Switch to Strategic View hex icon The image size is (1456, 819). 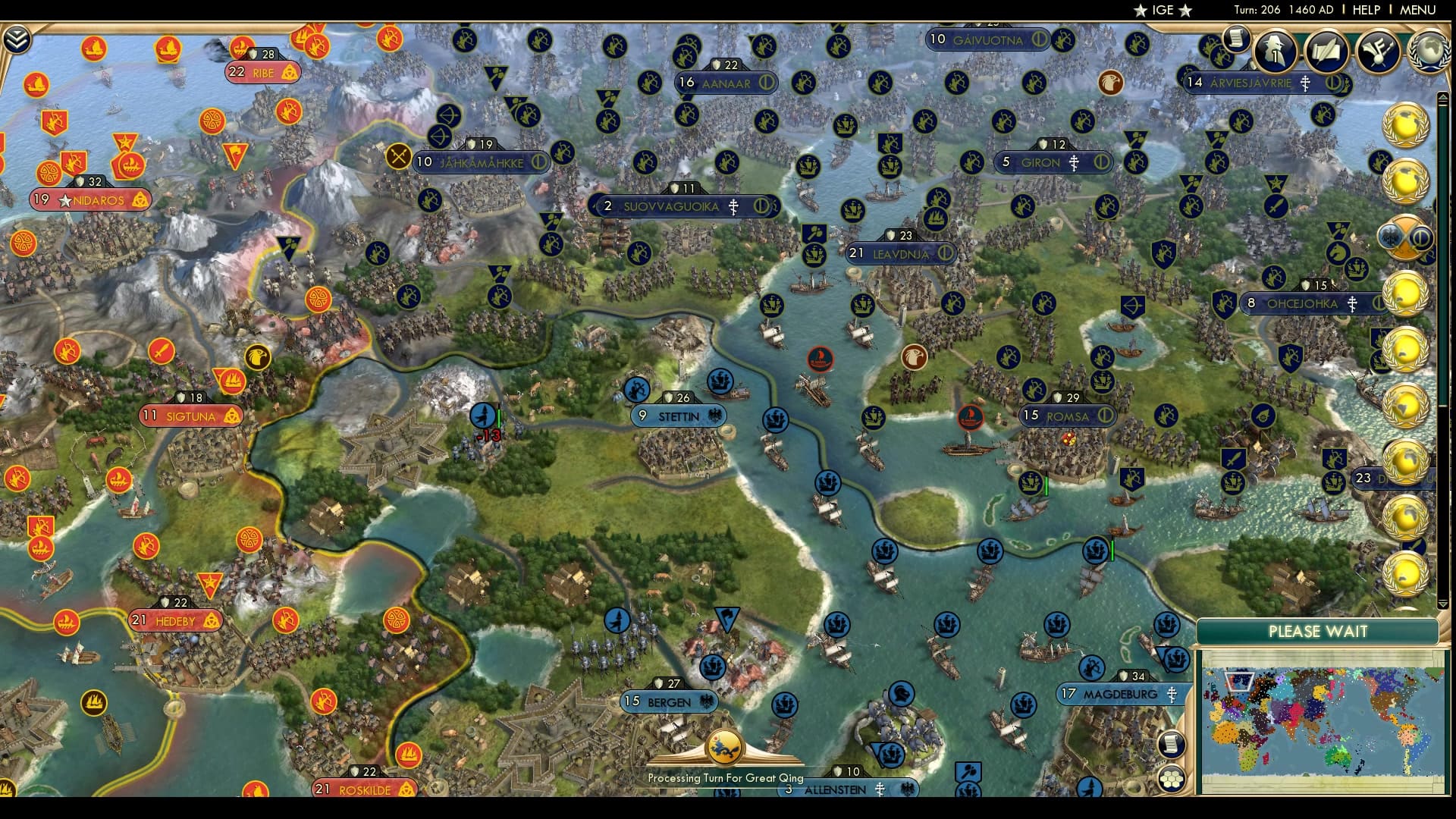[x=1171, y=780]
